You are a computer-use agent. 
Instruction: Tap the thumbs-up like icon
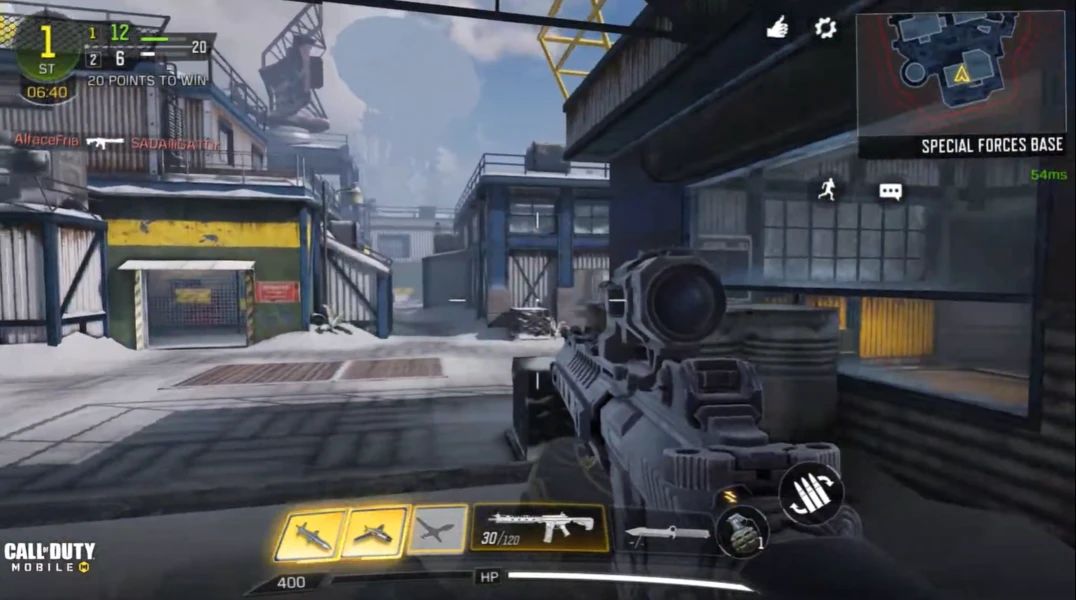[x=778, y=28]
